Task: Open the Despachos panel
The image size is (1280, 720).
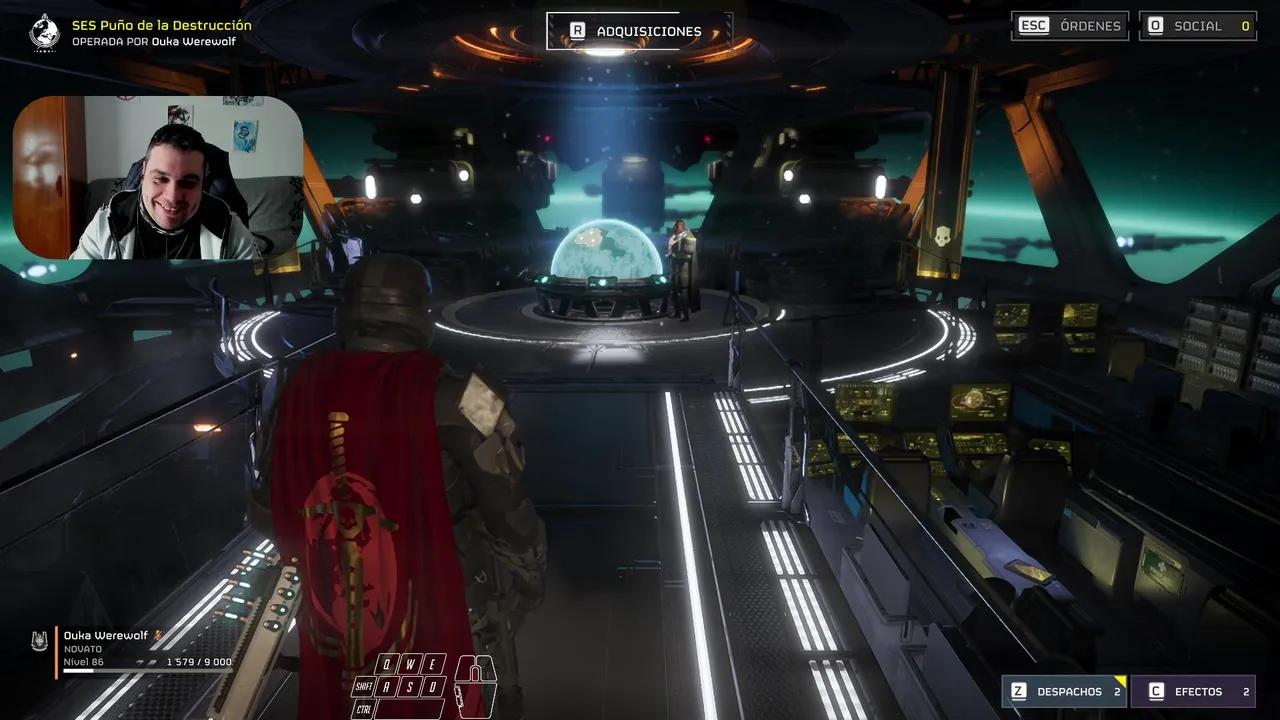Action: [x=1064, y=691]
